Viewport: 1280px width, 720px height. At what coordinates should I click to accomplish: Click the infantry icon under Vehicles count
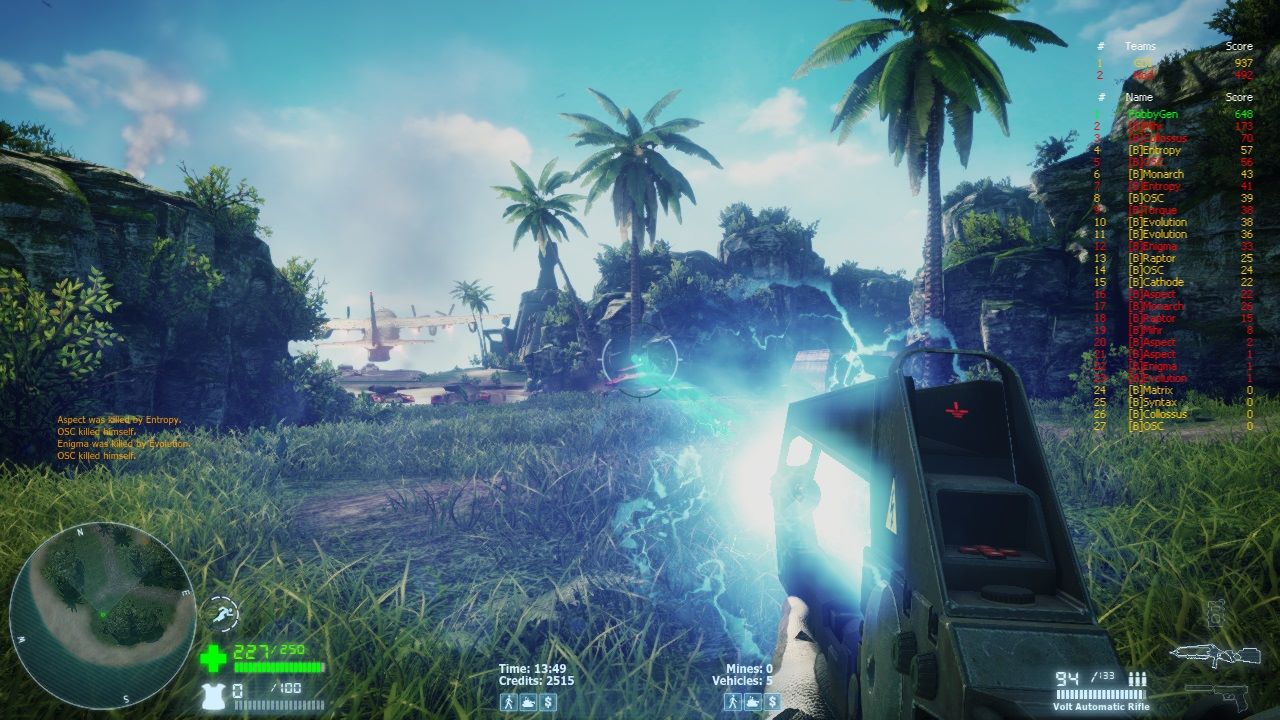pyautogui.click(x=733, y=702)
